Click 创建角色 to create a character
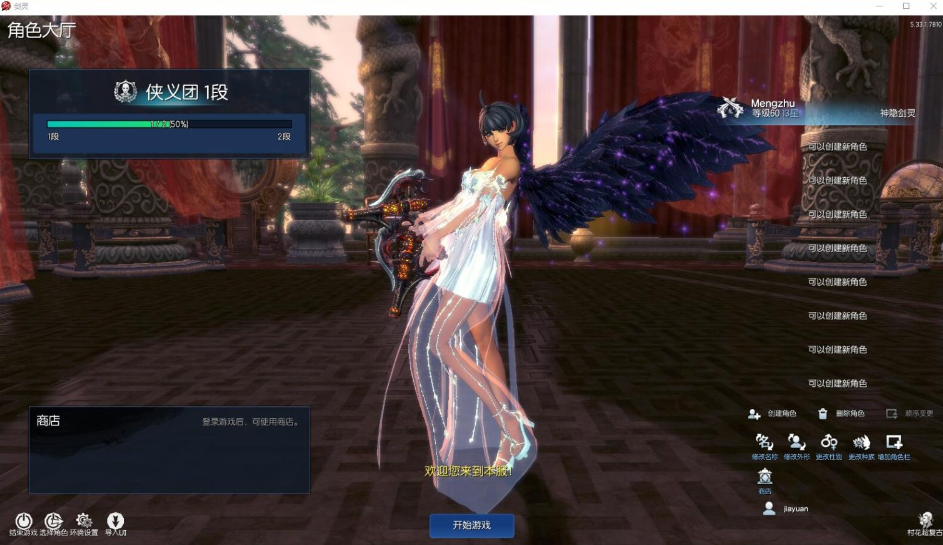Viewport: 943px width, 545px height. pyautogui.click(x=774, y=413)
